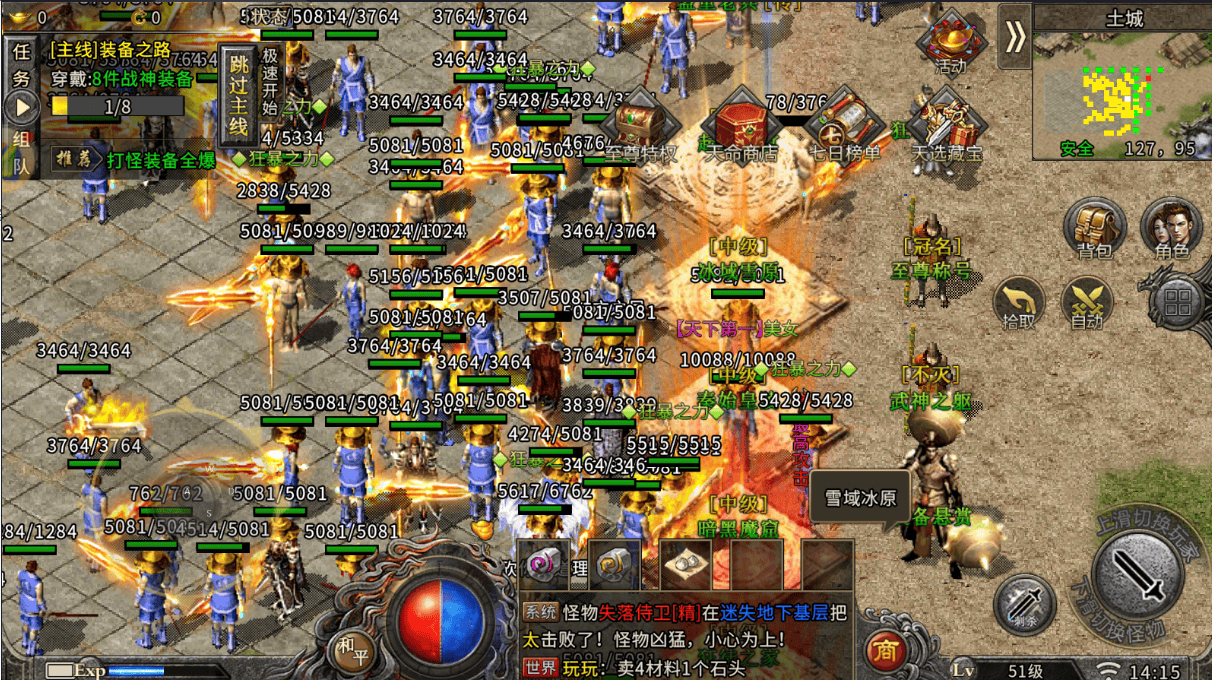This screenshot has width=1212, height=680.
Task: Switch to the 组队 team tab
Action: [x=21, y=152]
